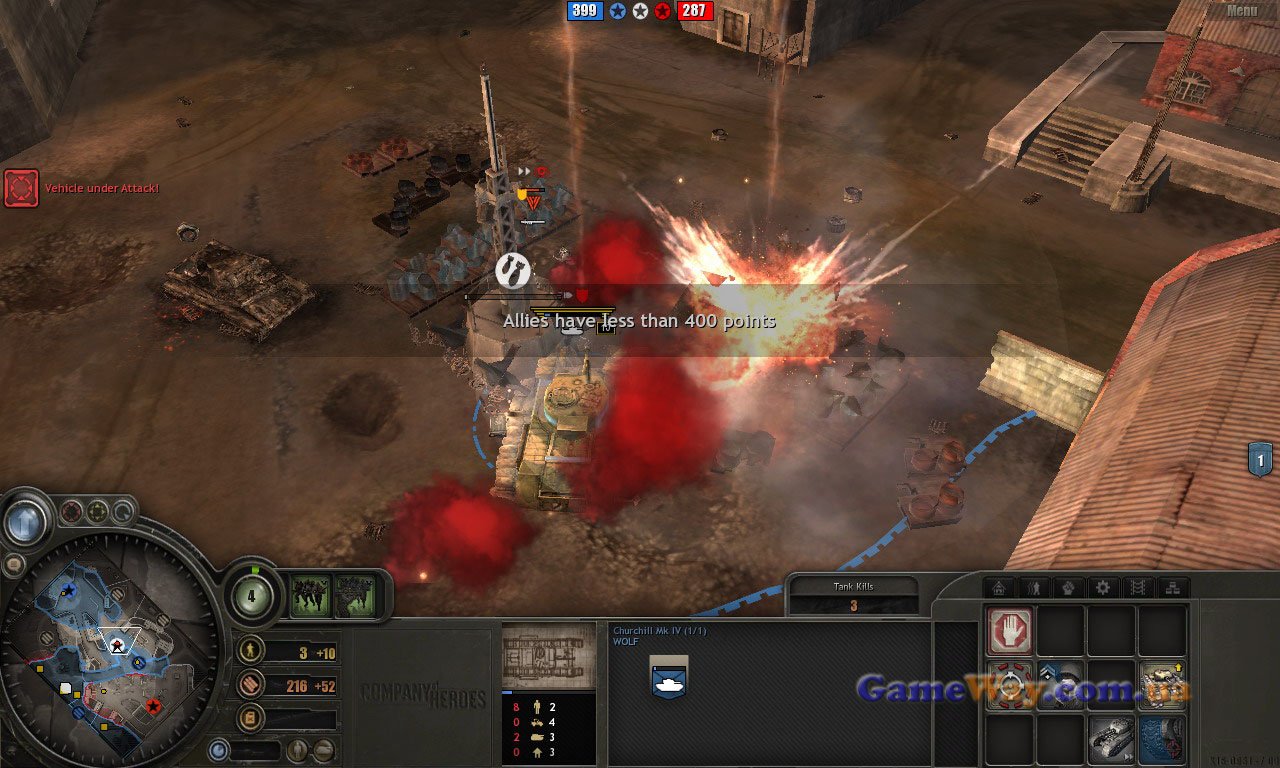
Task: Activate the crosshair attack ground command
Action: [x=1010, y=686]
